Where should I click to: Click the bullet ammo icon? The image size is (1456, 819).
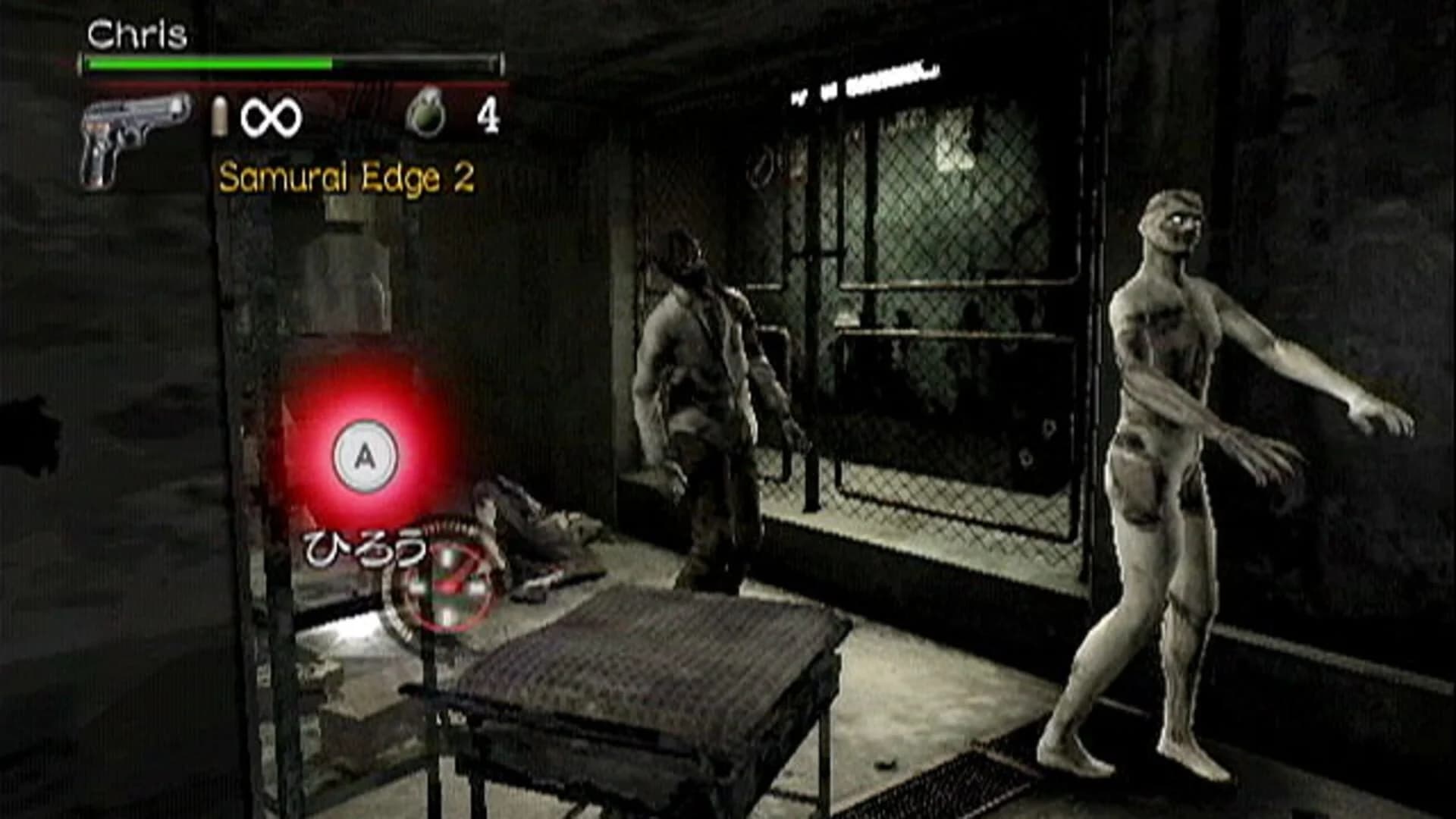[x=221, y=118]
